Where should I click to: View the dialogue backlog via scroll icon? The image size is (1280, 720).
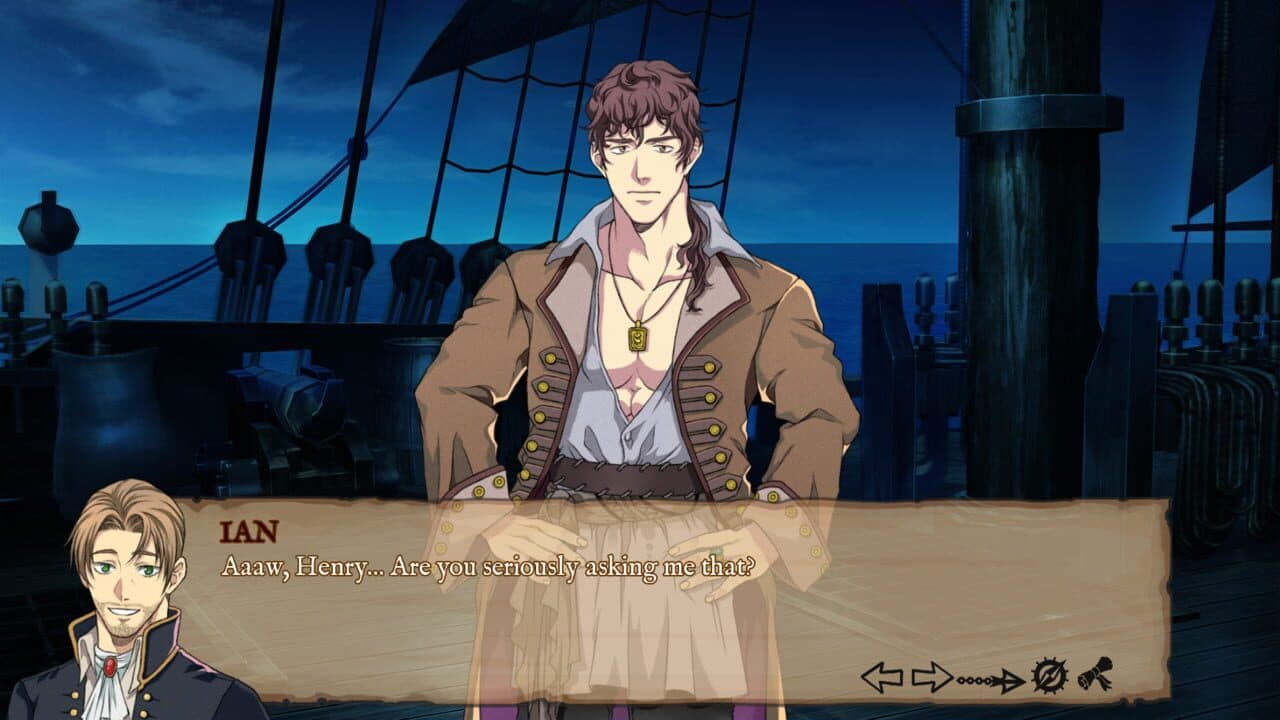[1096, 674]
